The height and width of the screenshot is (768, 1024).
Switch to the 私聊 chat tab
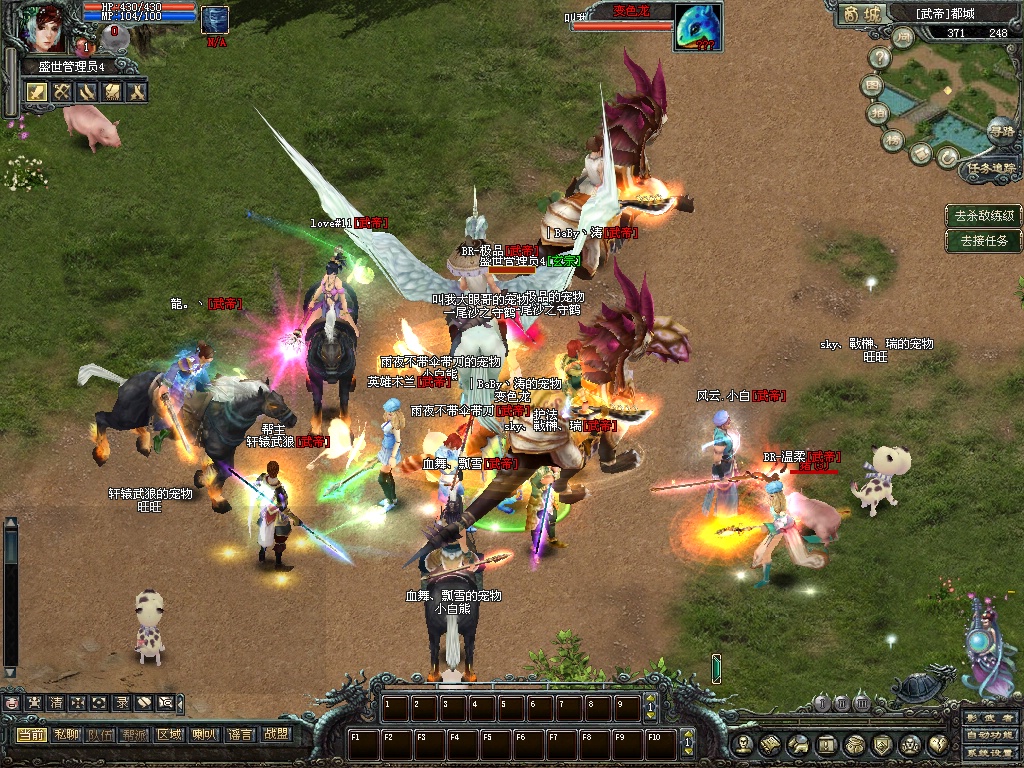67,734
